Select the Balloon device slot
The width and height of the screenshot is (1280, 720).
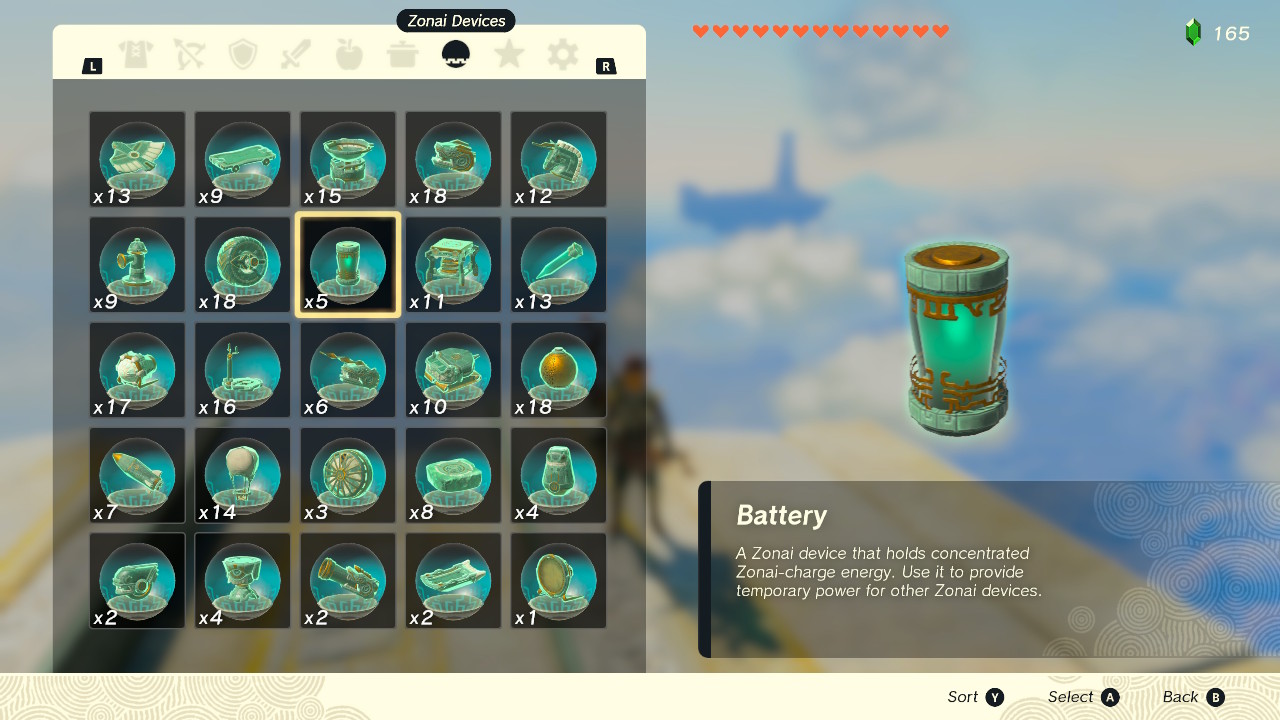point(243,476)
